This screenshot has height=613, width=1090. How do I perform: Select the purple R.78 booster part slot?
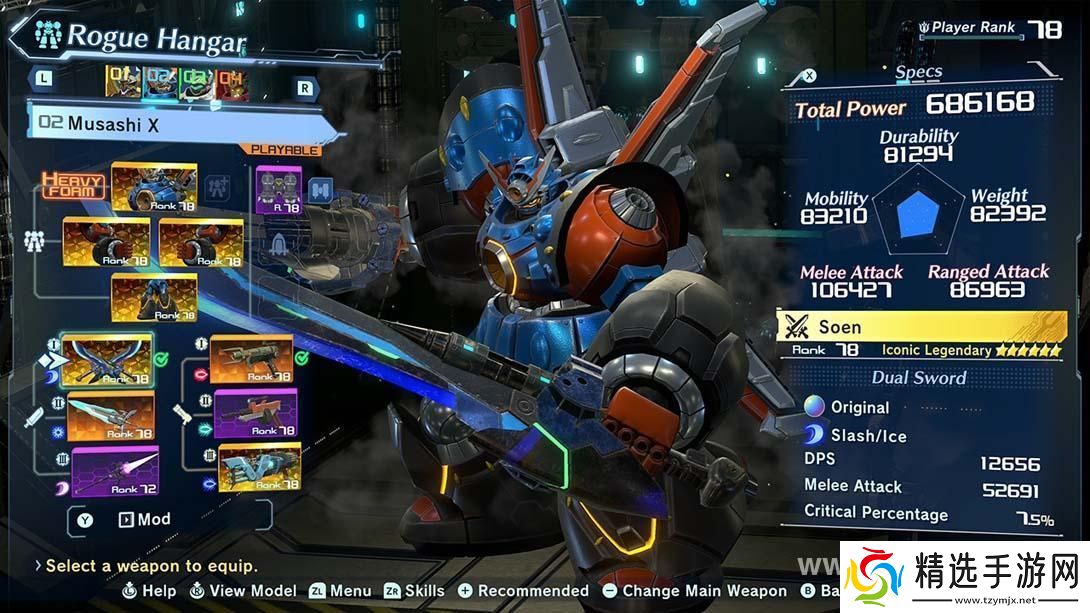pyautogui.click(x=279, y=190)
